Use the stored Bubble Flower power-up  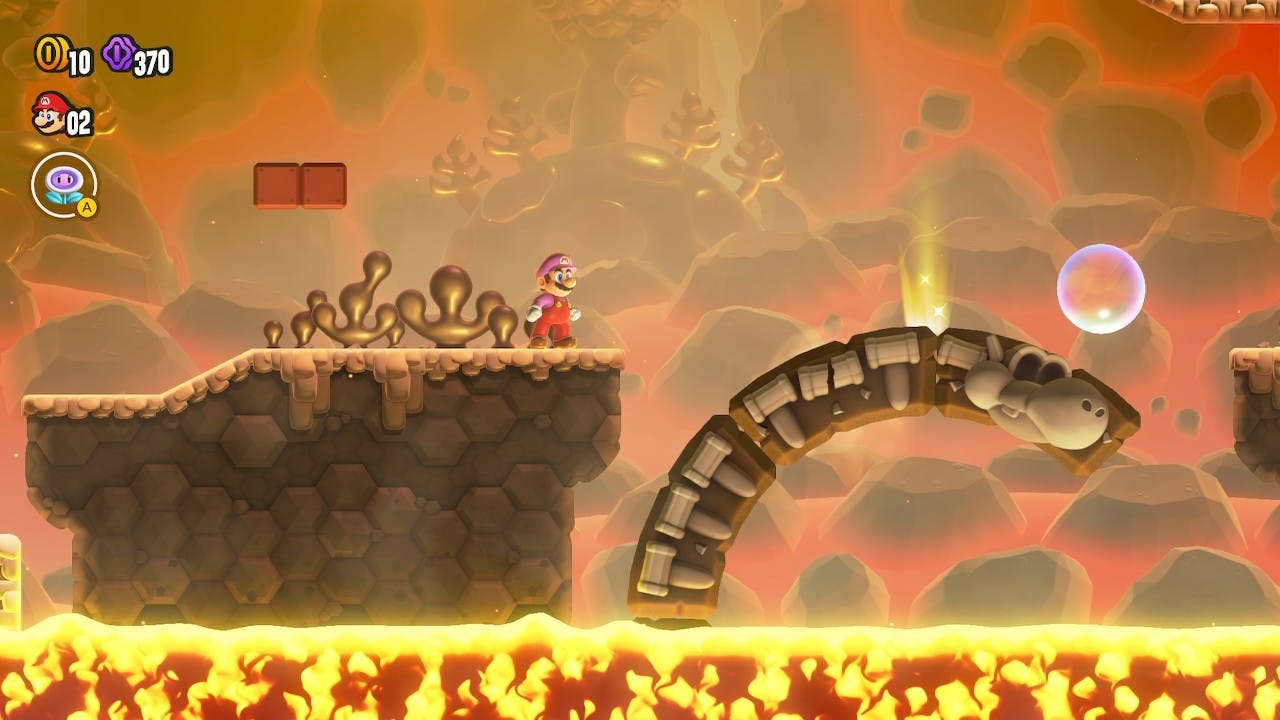point(65,185)
